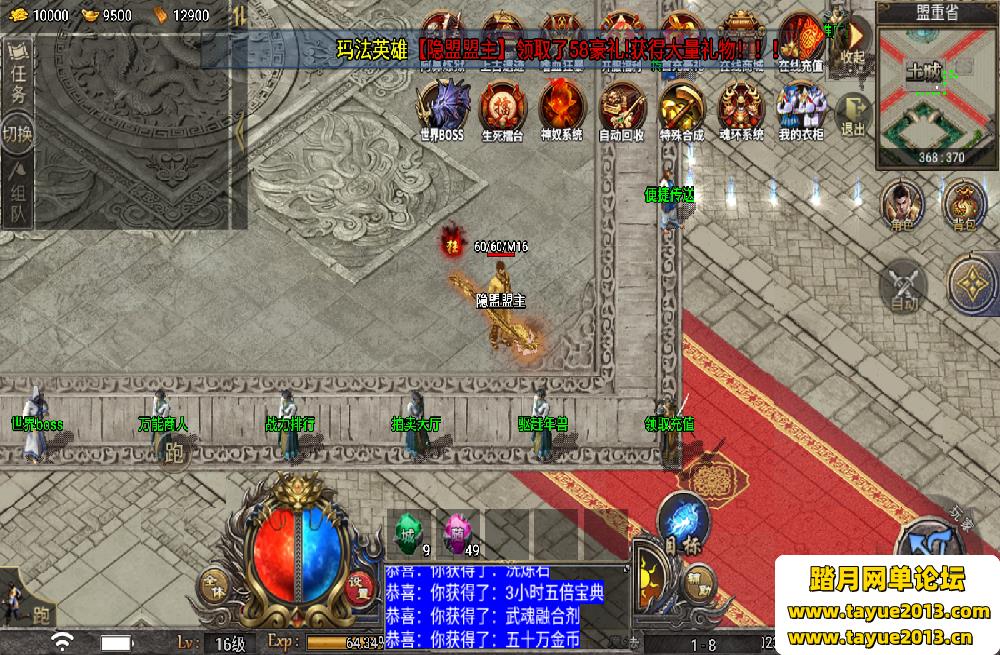The width and height of the screenshot is (1000, 655).
Task: Open the 自动回收 auto-recycle icon
Action: 621,108
